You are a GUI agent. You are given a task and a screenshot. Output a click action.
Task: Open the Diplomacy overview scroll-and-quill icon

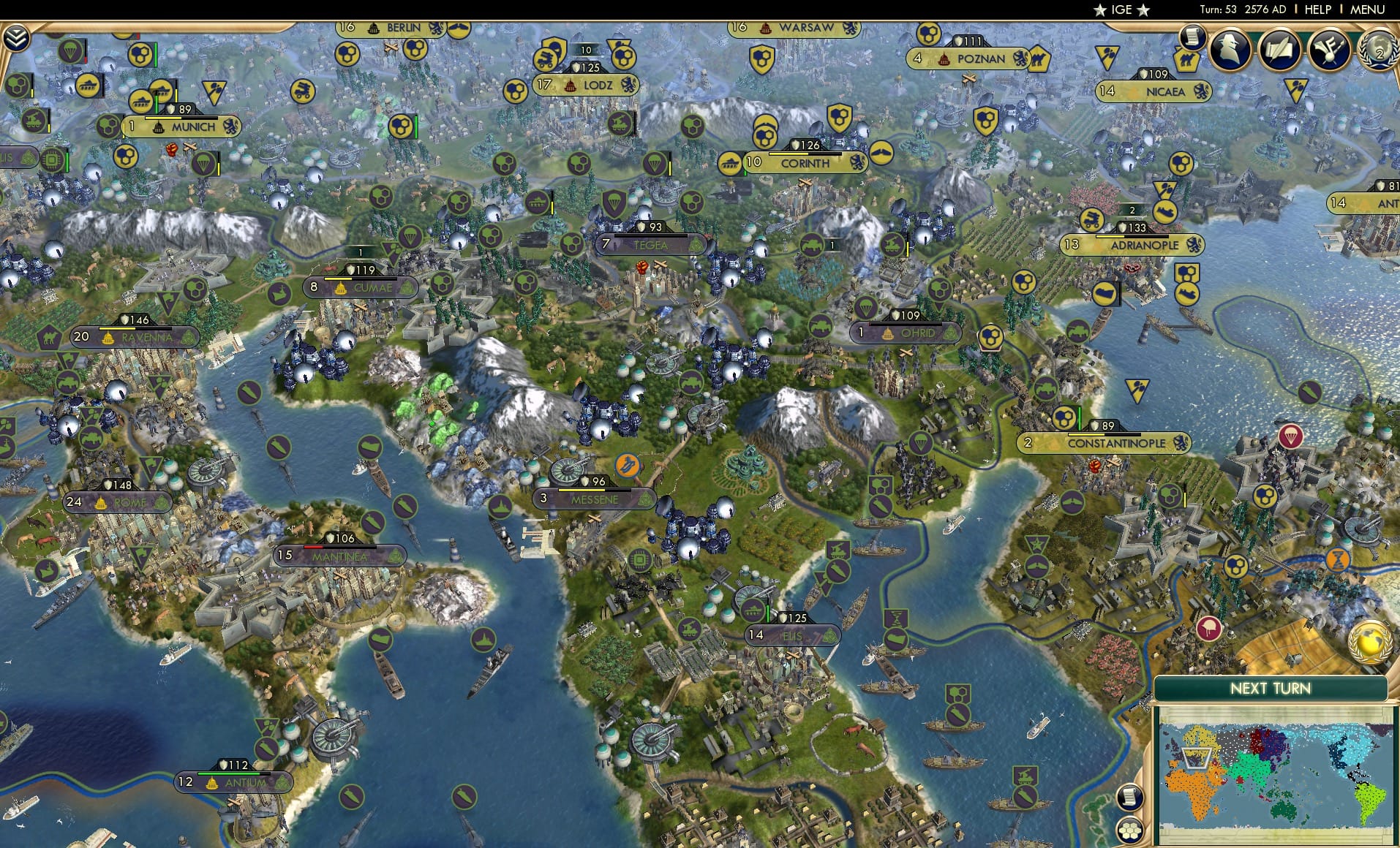[x=1279, y=50]
